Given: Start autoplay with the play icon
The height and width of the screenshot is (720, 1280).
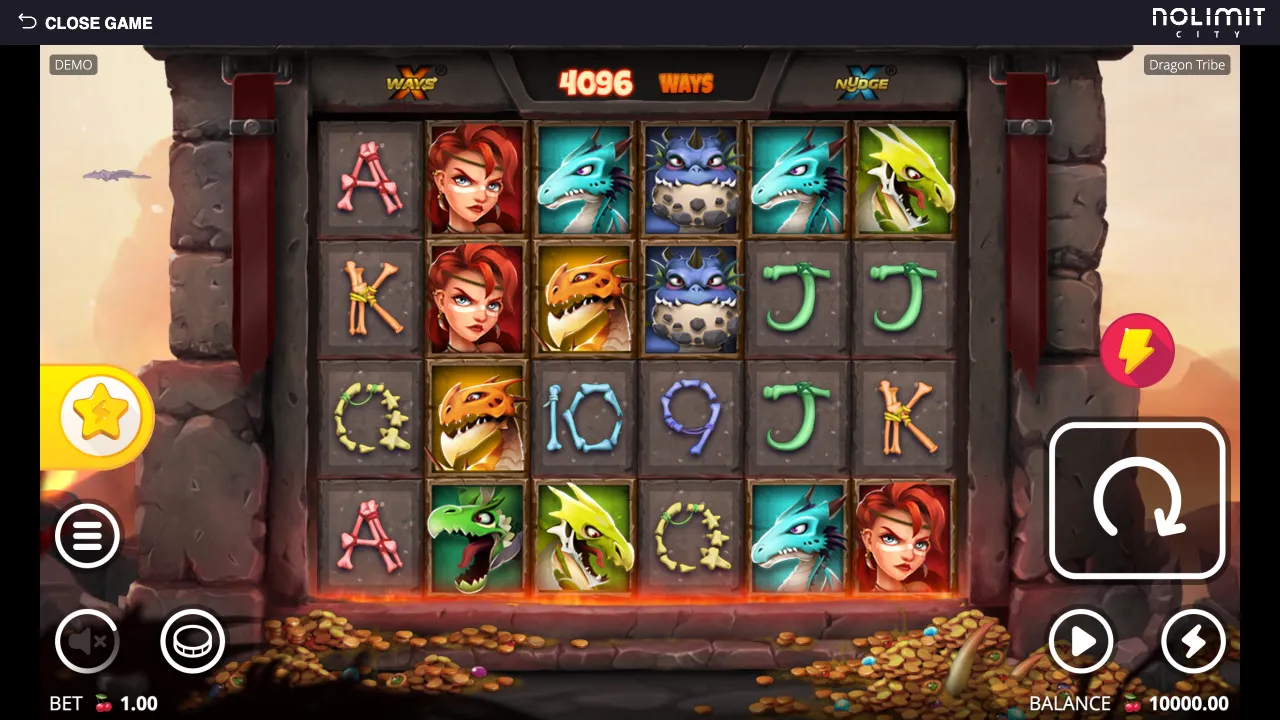Looking at the screenshot, I should [x=1081, y=642].
